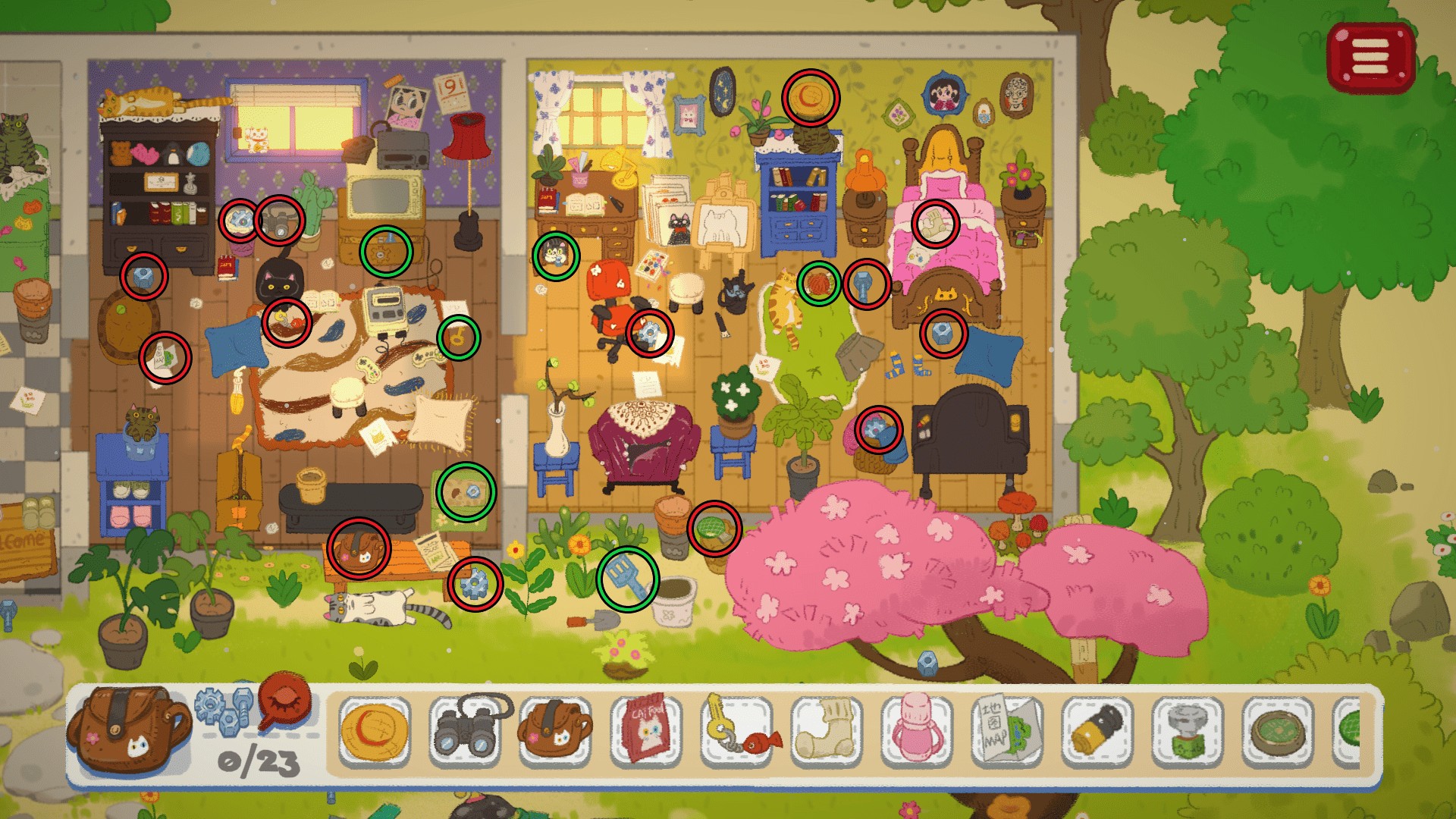
Task: Select the cat food bag slot
Action: [646, 732]
